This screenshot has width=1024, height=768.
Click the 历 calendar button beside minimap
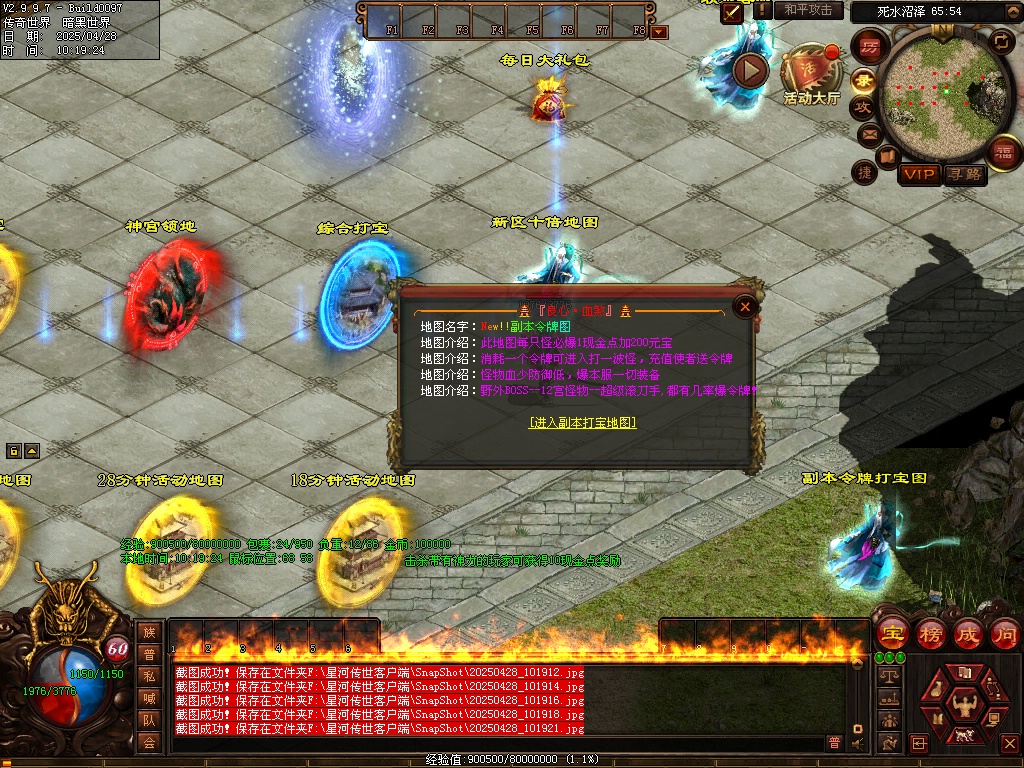tap(869, 47)
